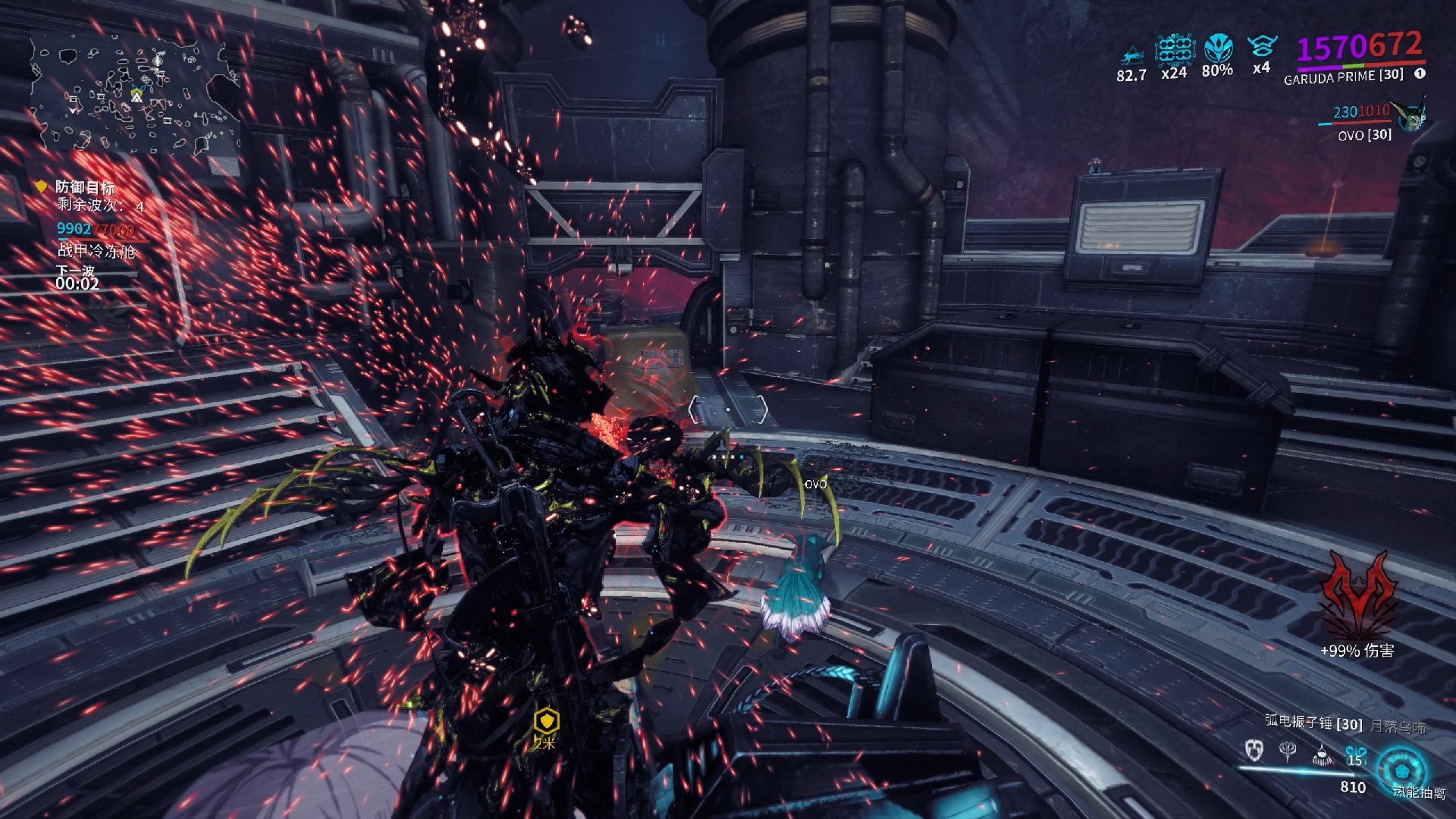Viewport: 1456px width, 819px height.
Task: Click the running cat buff icon
Action: click(1131, 55)
